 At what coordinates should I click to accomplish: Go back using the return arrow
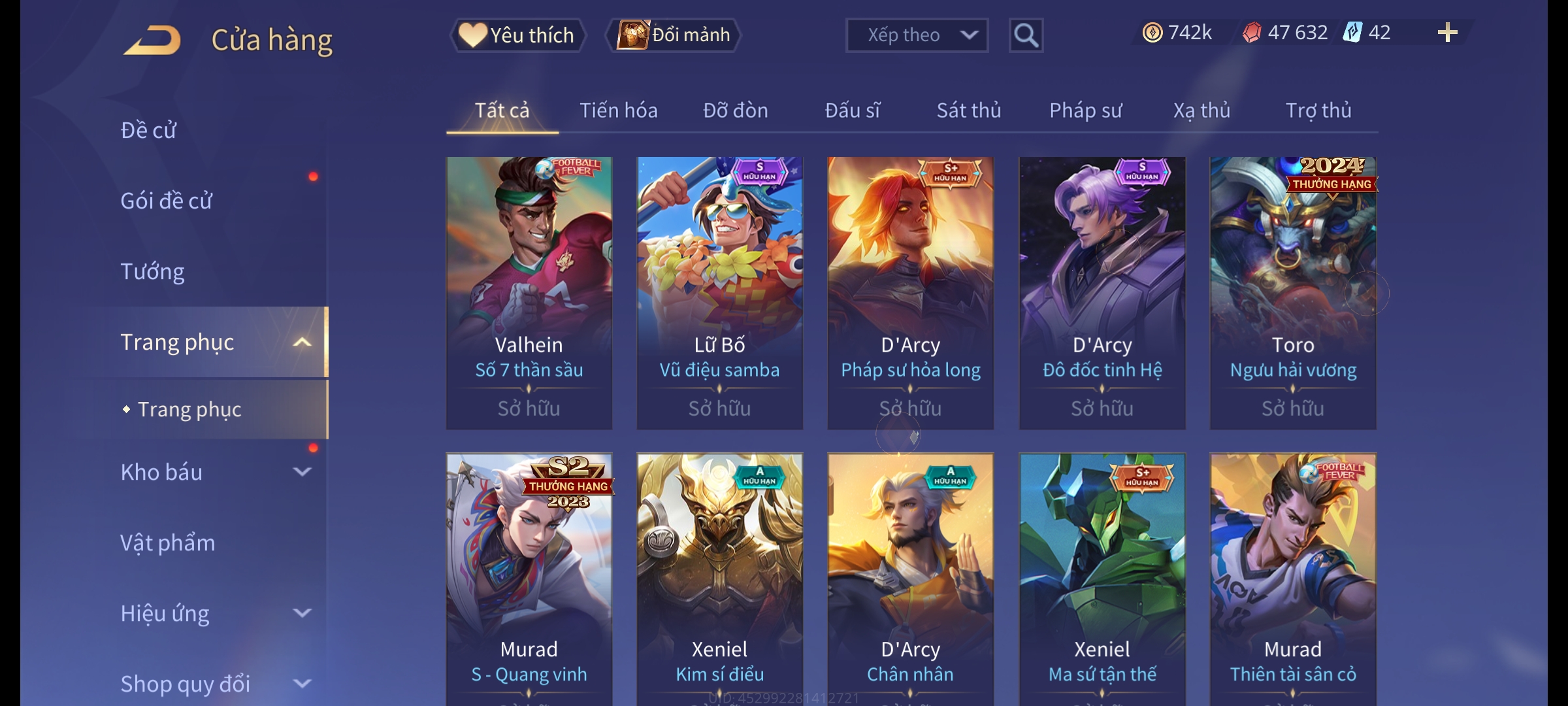pyautogui.click(x=152, y=39)
